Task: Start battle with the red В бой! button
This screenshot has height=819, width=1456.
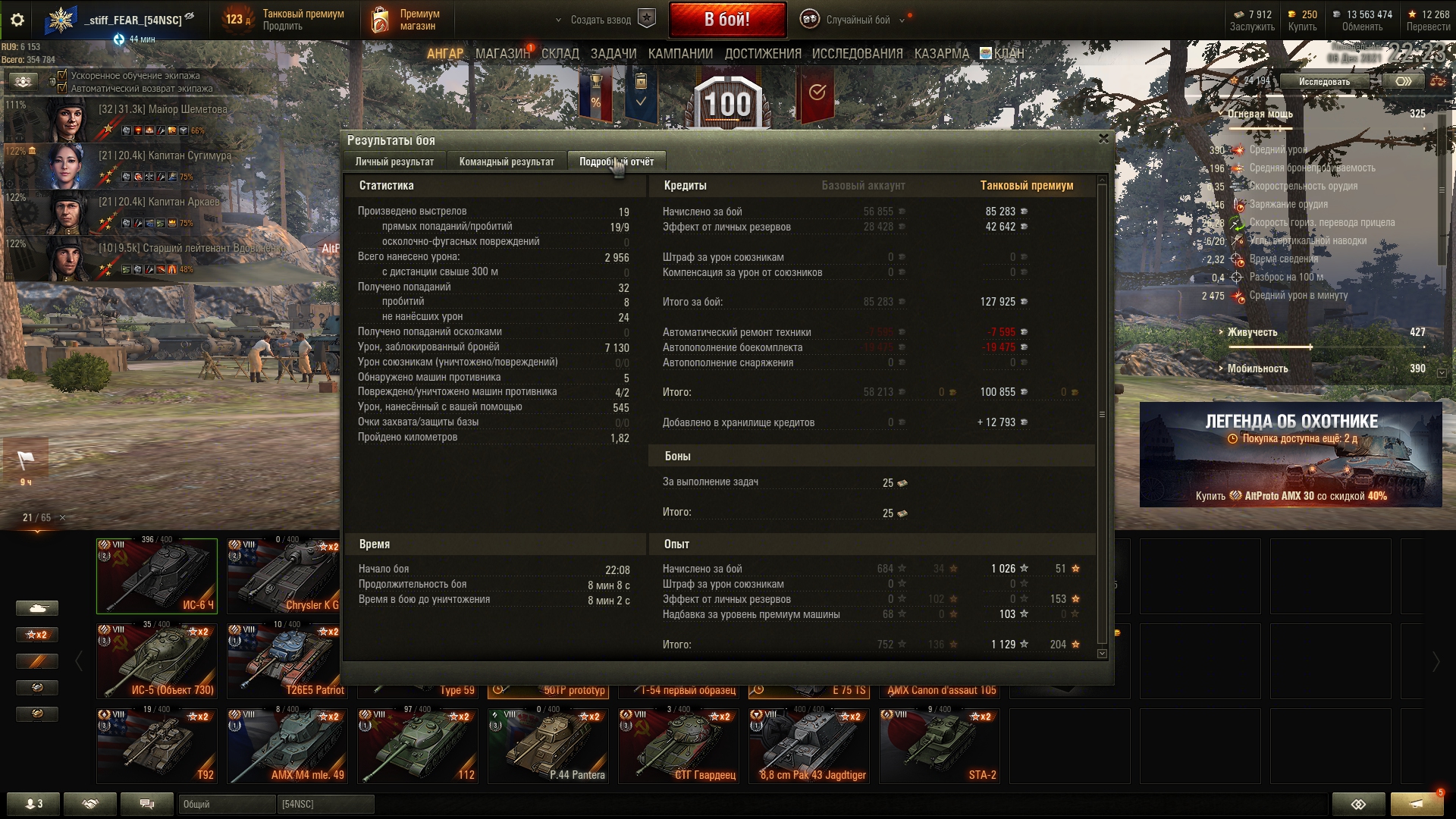Action: click(726, 20)
